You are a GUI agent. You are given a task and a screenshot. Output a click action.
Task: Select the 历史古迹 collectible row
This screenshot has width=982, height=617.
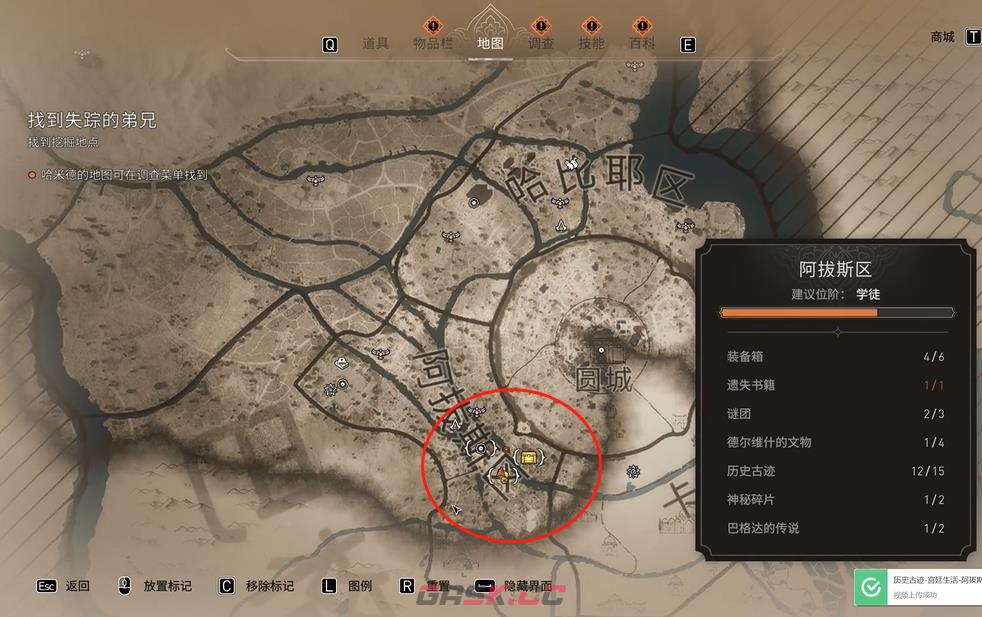(x=835, y=471)
